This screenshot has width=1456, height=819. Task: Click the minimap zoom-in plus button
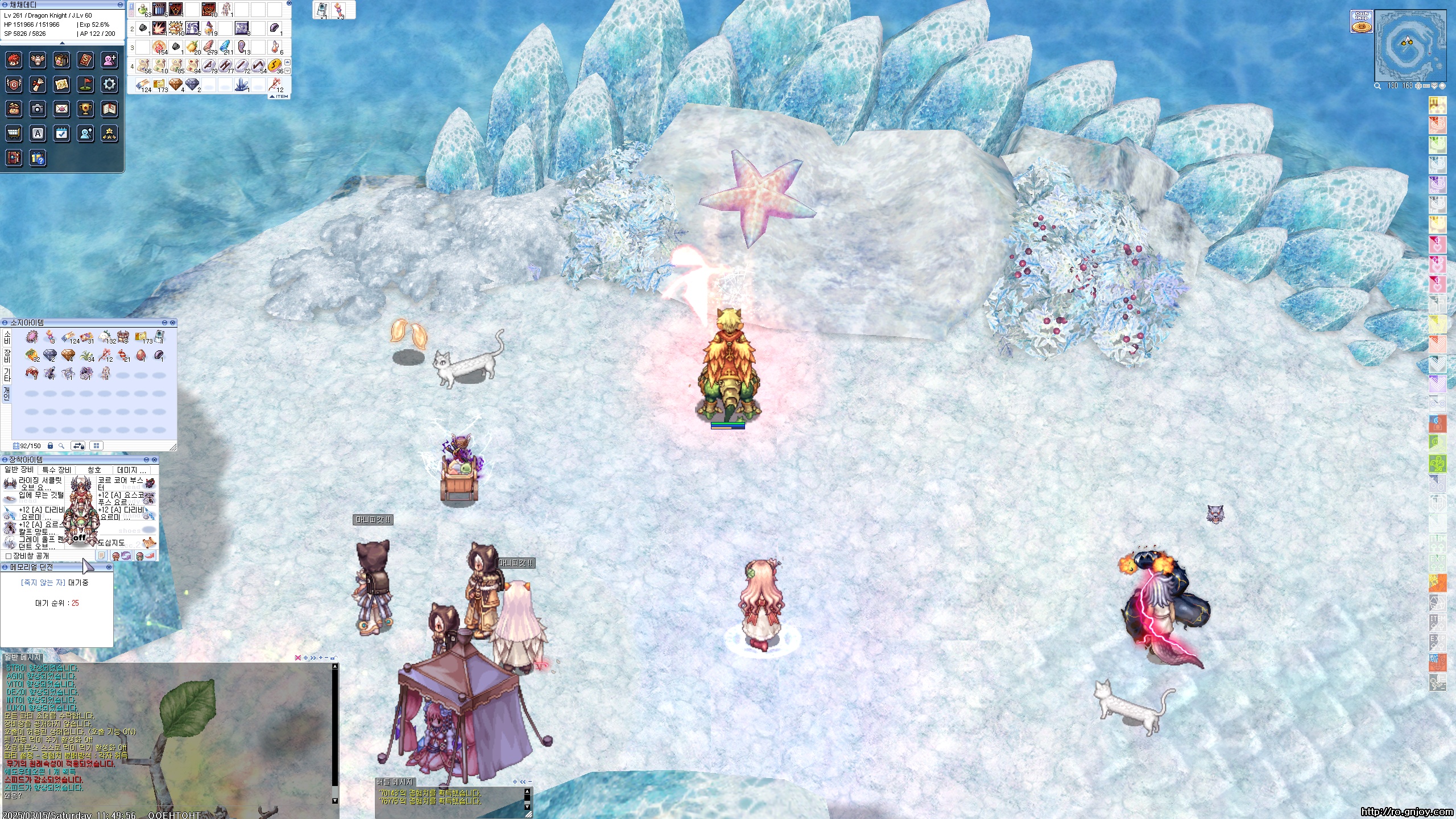1418,86
